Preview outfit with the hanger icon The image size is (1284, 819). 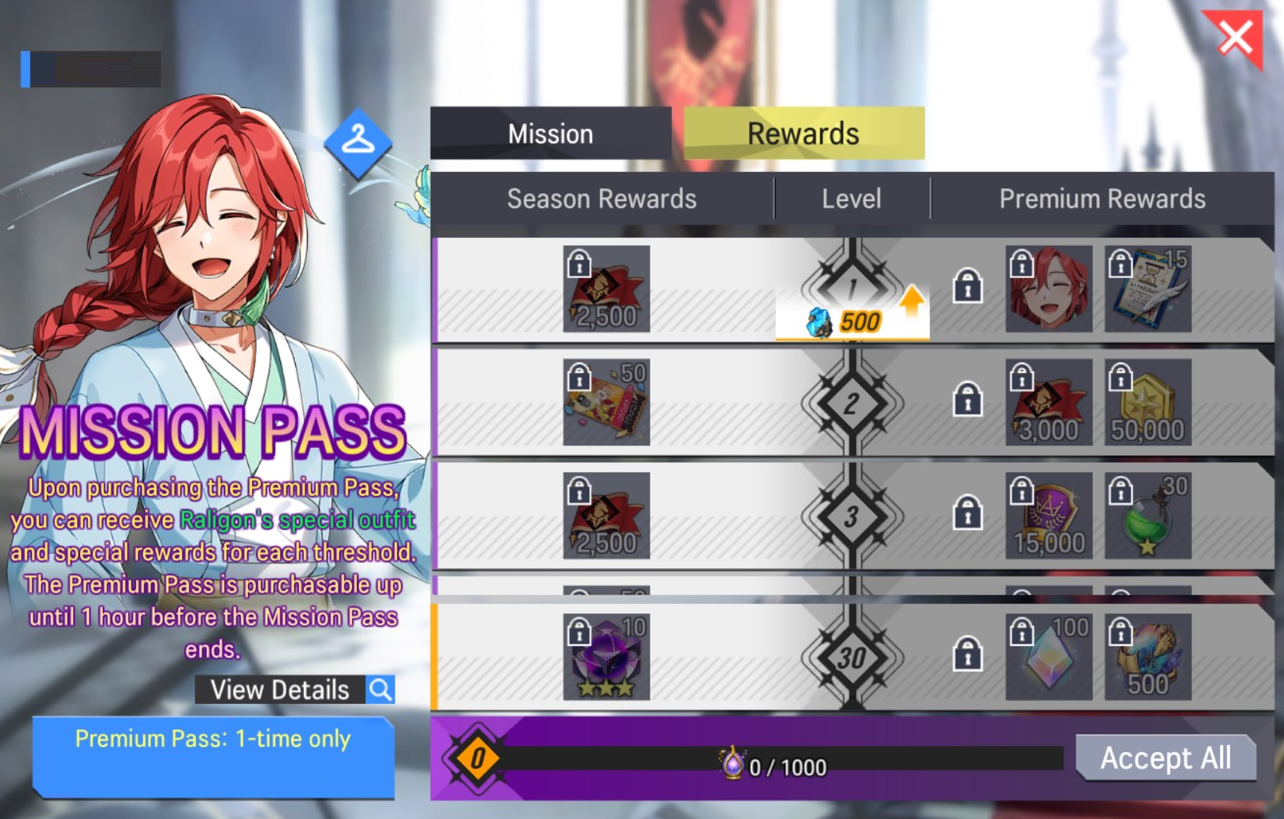[x=357, y=143]
